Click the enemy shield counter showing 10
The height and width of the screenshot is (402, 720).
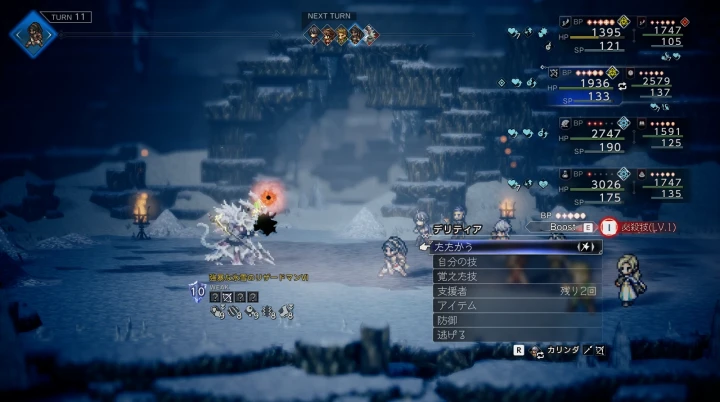[197, 290]
